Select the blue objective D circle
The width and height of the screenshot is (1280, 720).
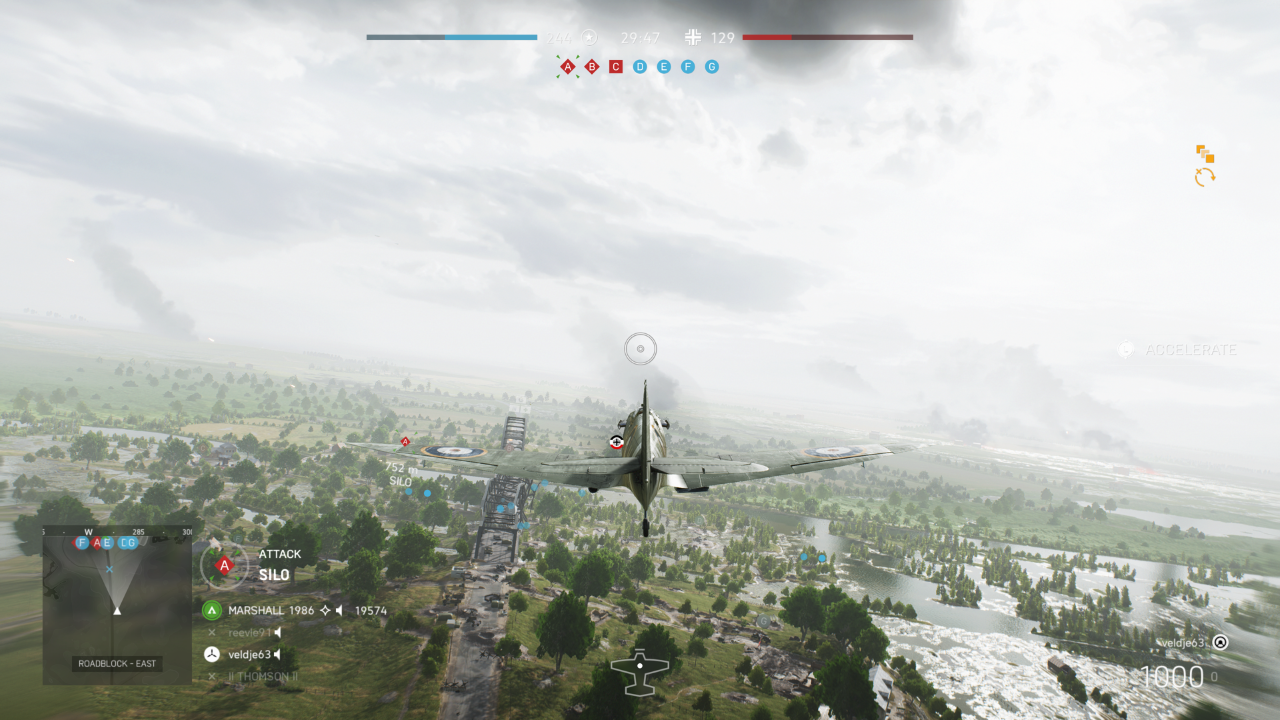[x=640, y=67]
